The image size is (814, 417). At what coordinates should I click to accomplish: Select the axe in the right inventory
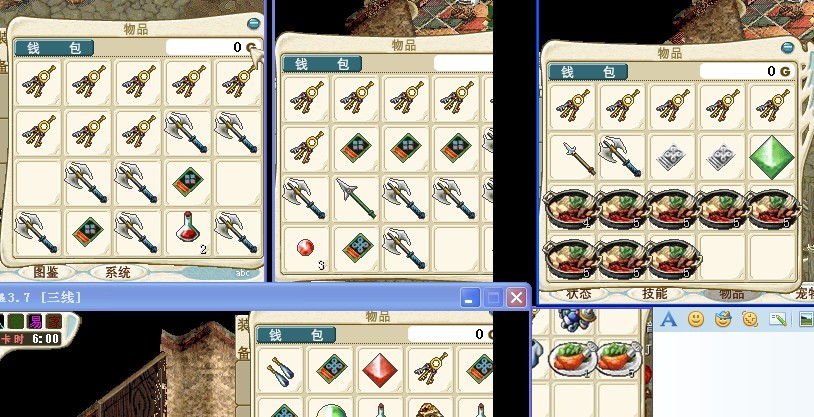click(x=621, y=156)
